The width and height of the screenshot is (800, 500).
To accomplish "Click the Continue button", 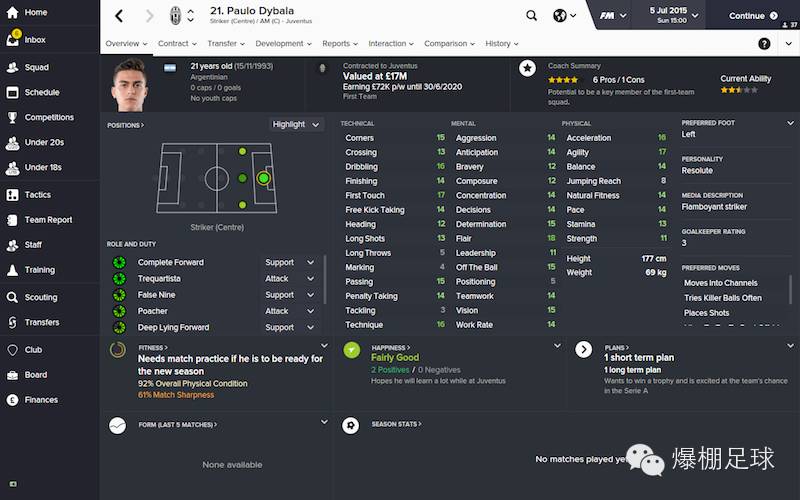I will point(753,16).
